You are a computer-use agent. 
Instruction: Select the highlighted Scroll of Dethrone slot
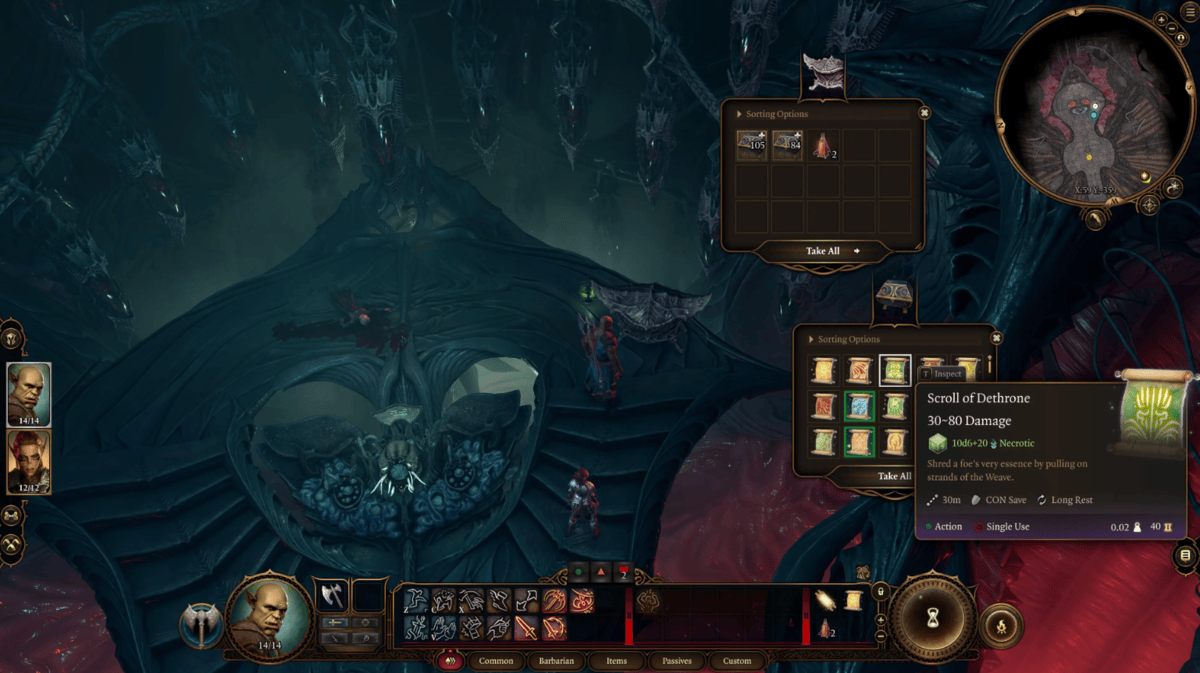coord(894,371)
